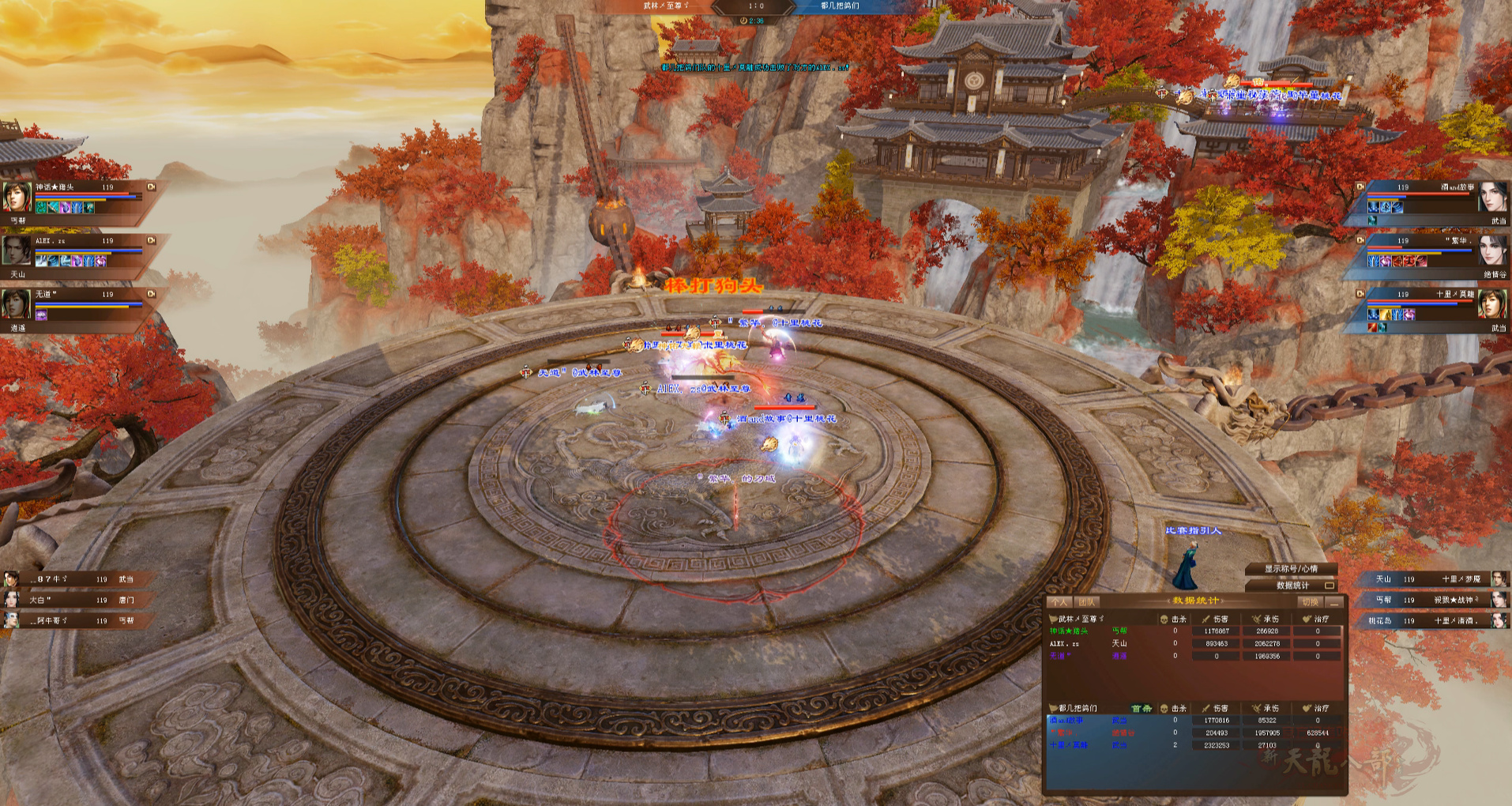Spectate player ALEX.zz via camera icon
Screen dimensions: 1512x806
[151, 240]
